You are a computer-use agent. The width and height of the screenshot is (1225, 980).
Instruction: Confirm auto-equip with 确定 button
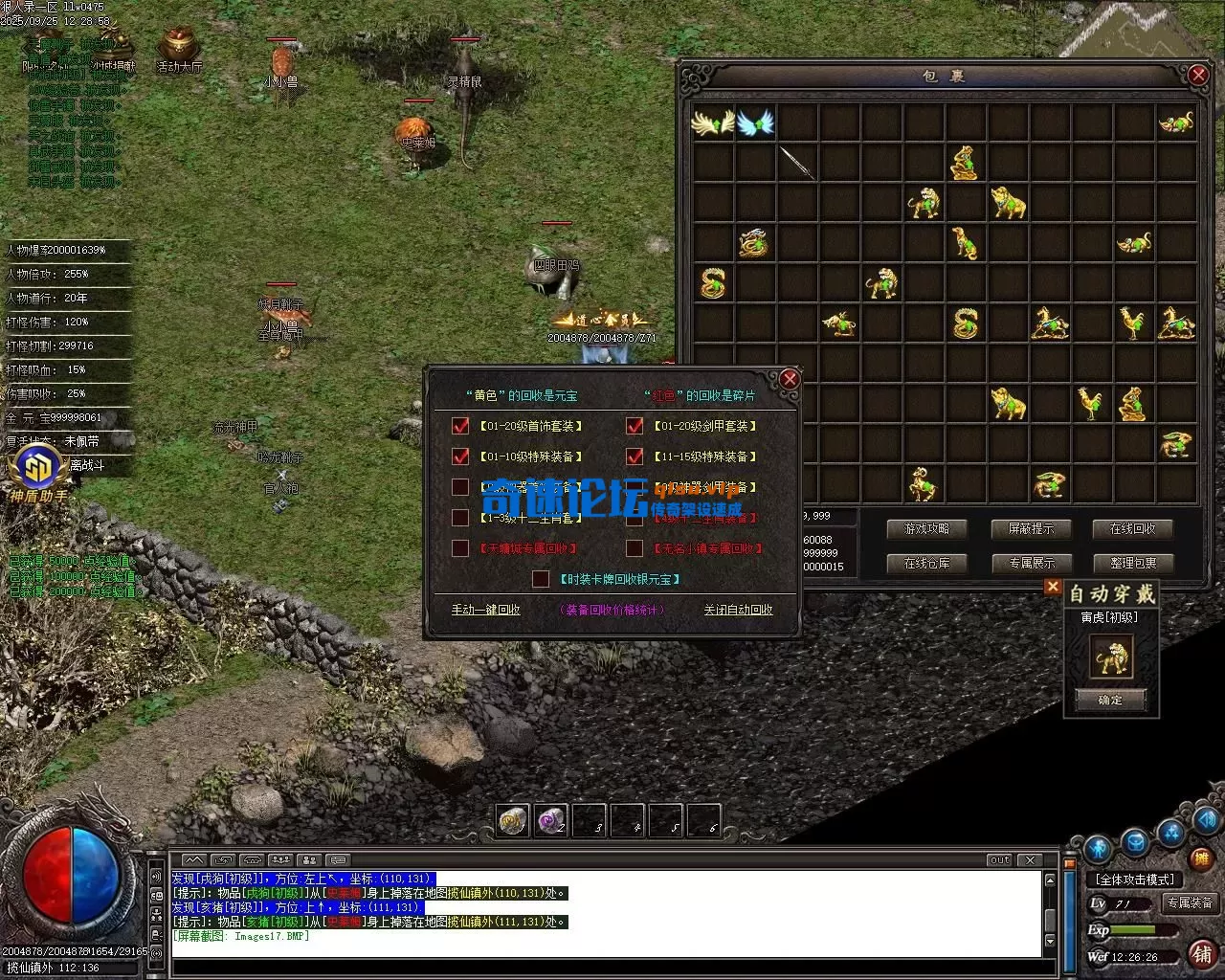click(x=1110, y=700)
